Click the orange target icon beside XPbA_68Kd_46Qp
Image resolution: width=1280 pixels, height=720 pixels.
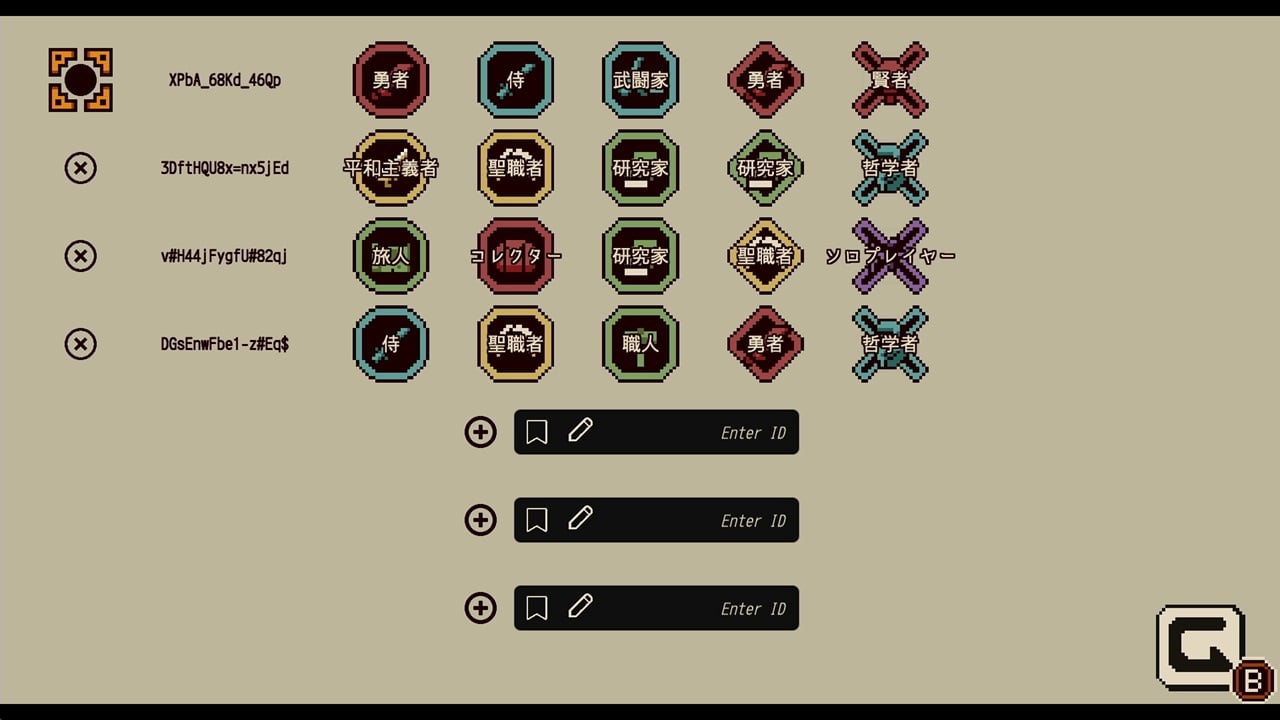[81, 80]
